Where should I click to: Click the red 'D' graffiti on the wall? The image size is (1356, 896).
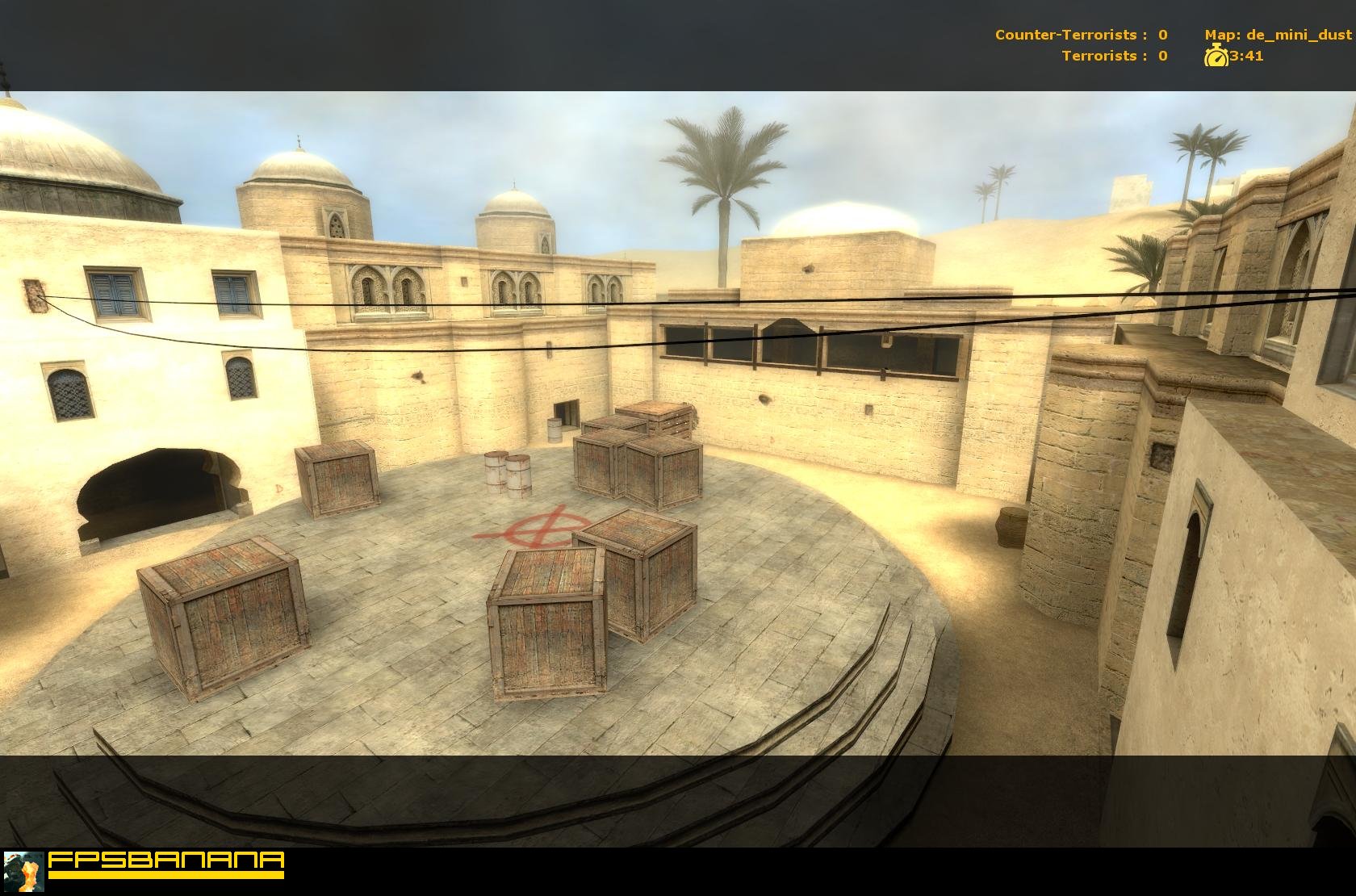278,489
